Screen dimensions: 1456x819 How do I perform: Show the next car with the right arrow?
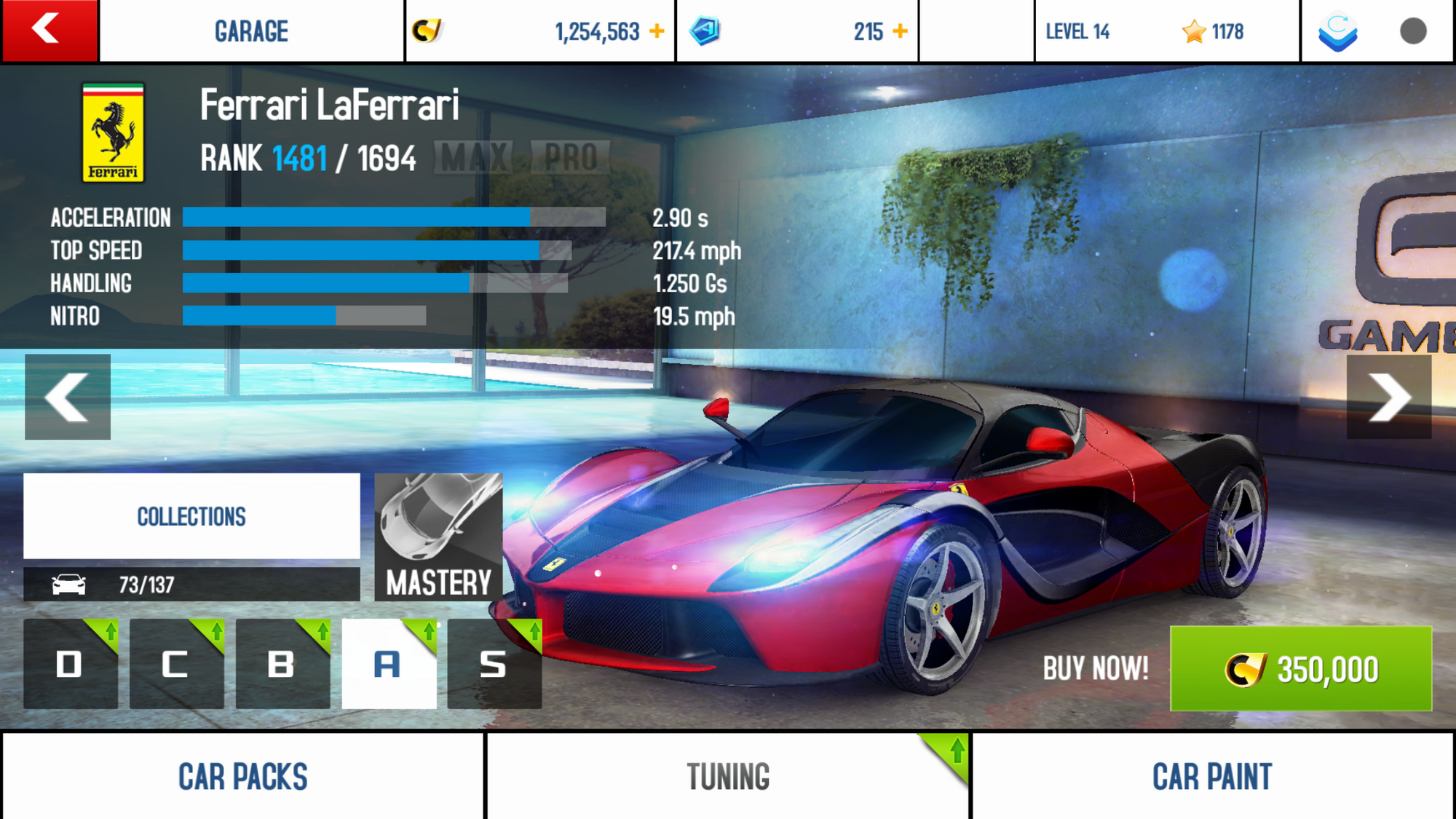(1389, 397)
